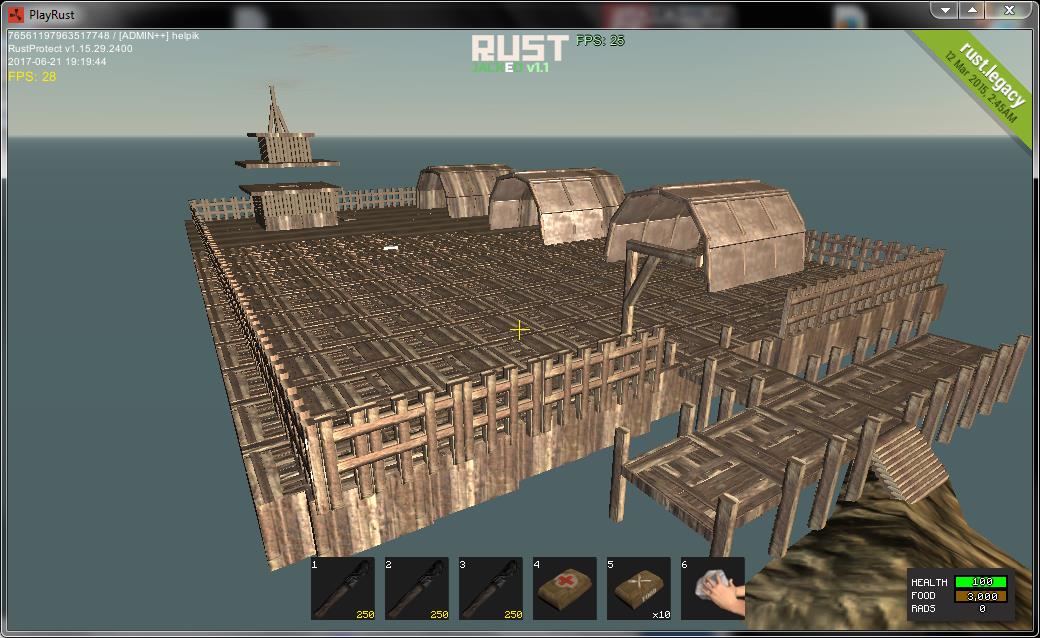
Task: Select hotbar slot 1 weapon
Action: click(x=343, y=589)
